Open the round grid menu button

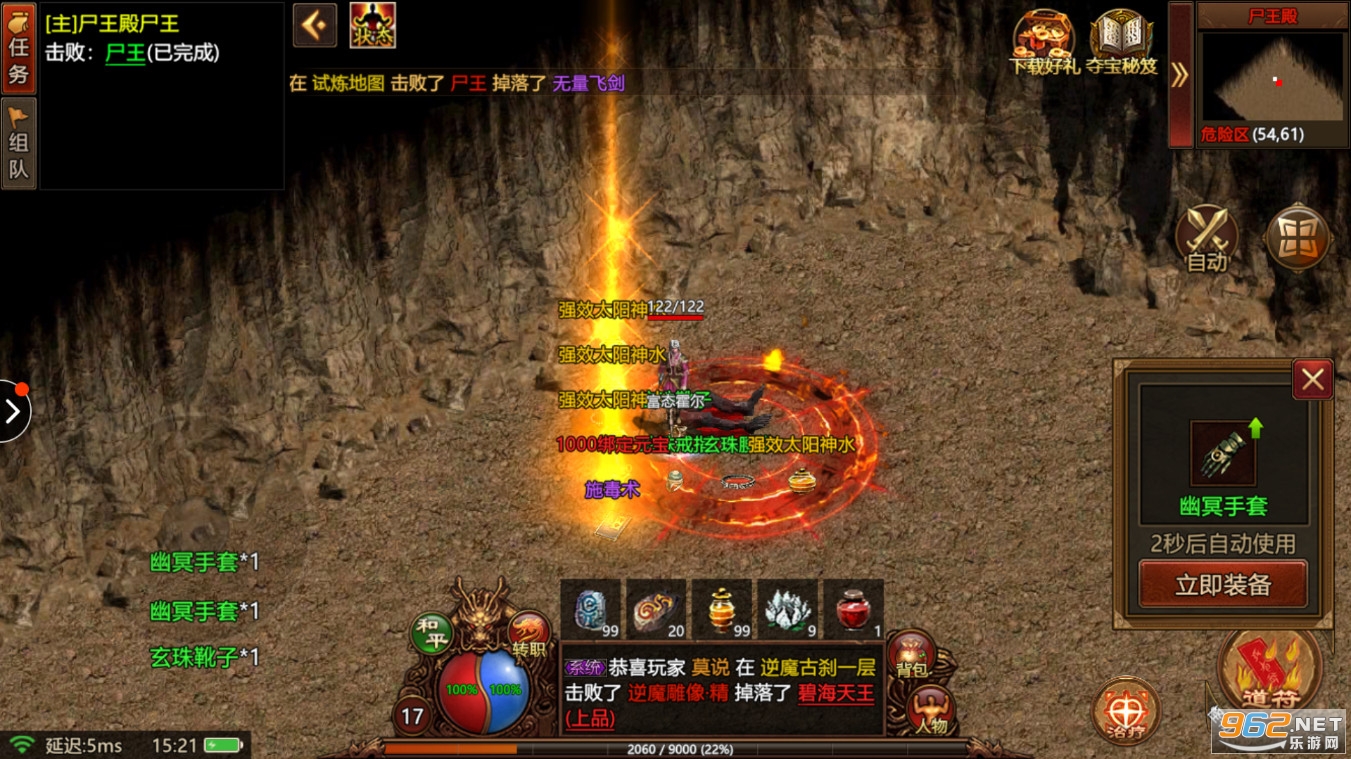[1298, 239]
